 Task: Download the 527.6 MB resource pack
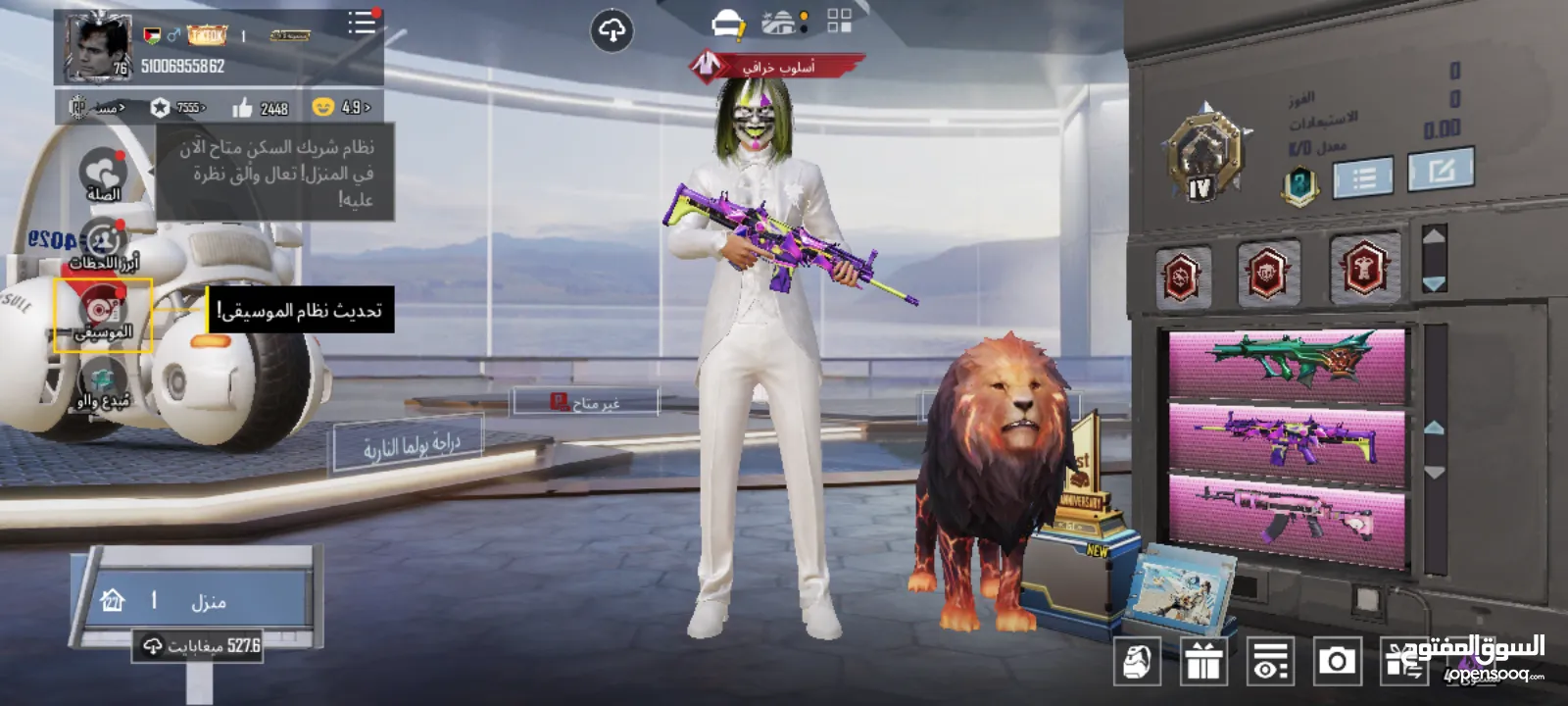click(x=201, y=646)
